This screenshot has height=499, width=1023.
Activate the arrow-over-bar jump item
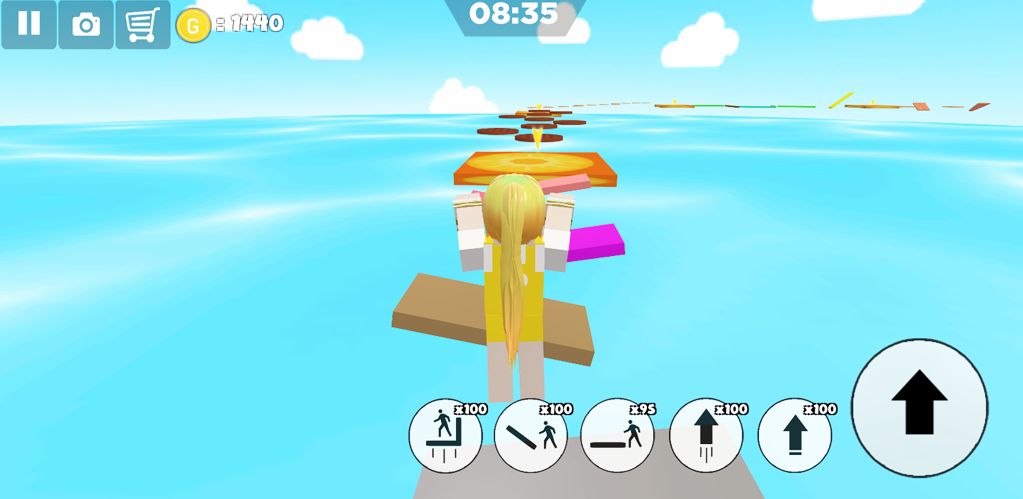pyautogui.click(x=794, y=435)
